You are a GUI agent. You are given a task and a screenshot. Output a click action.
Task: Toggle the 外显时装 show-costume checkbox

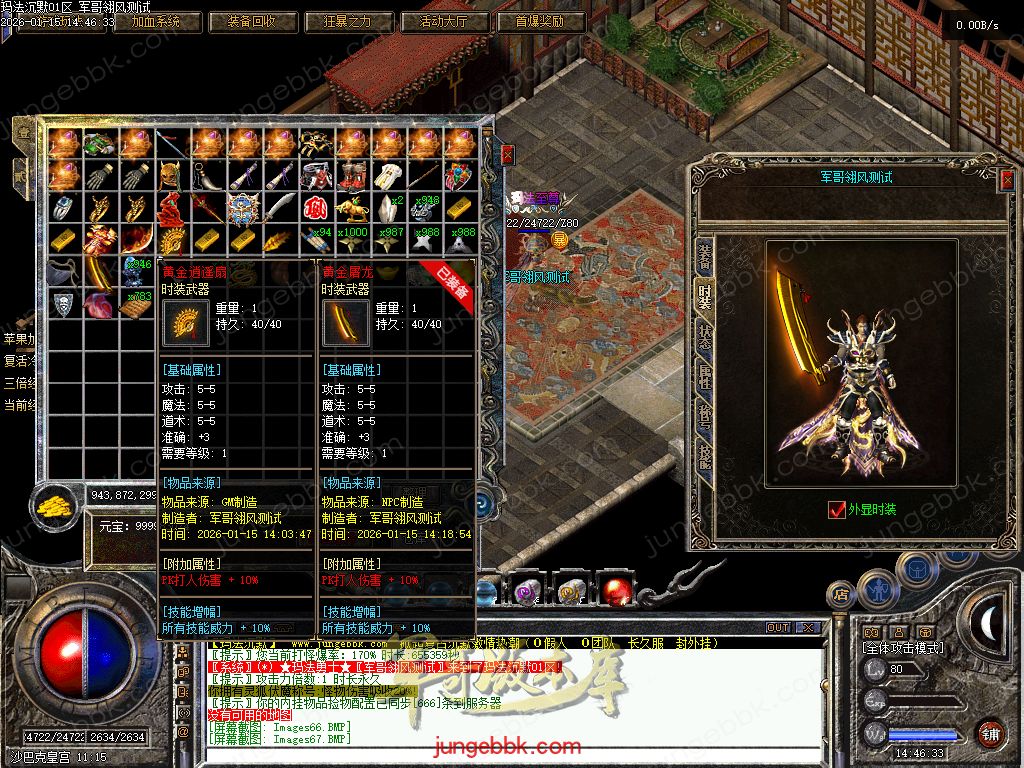(837, 509)
